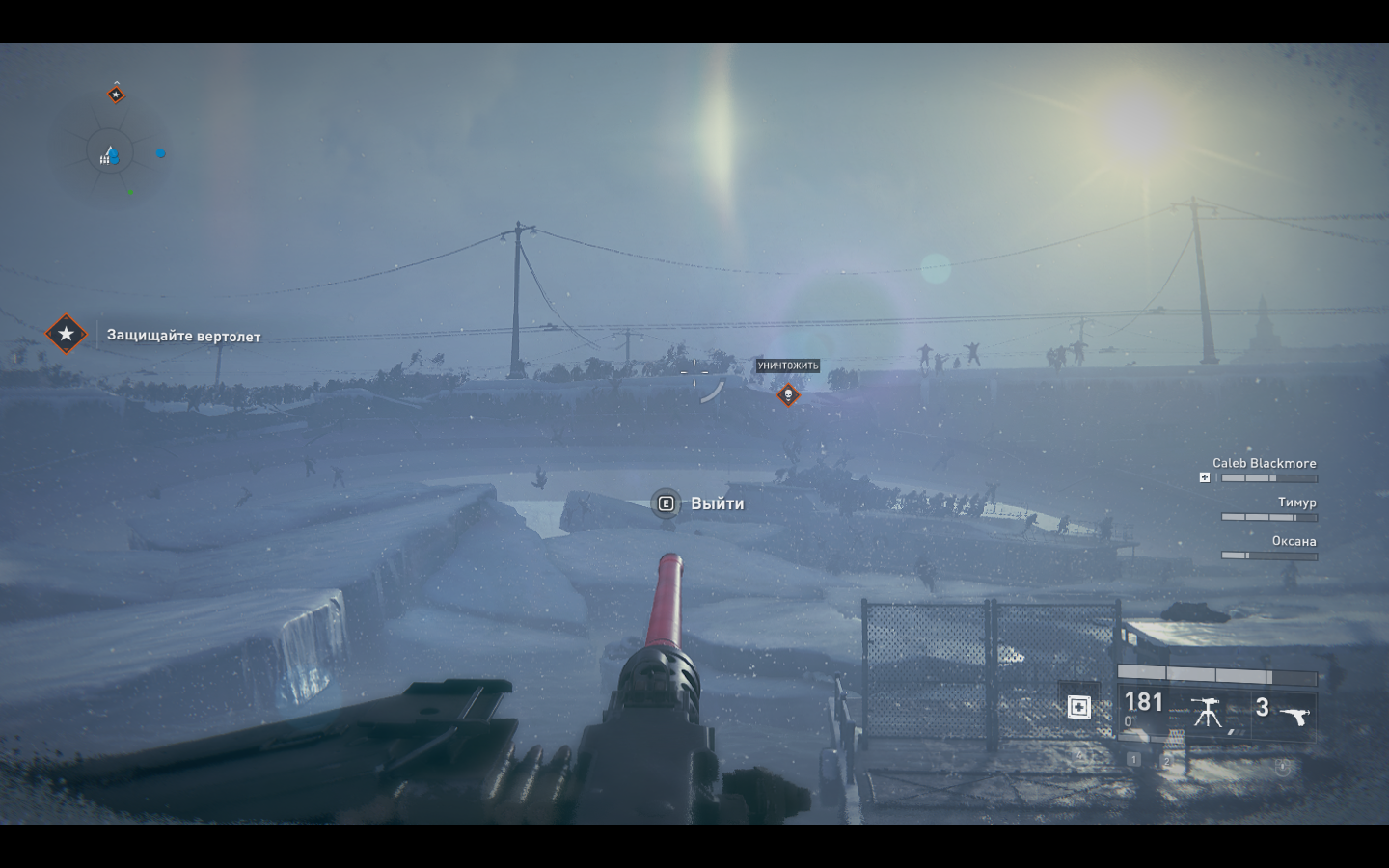Click the pistol sidearm icon in the HUD
This screenshot has width=1389, height=868.
point(1295,715)
